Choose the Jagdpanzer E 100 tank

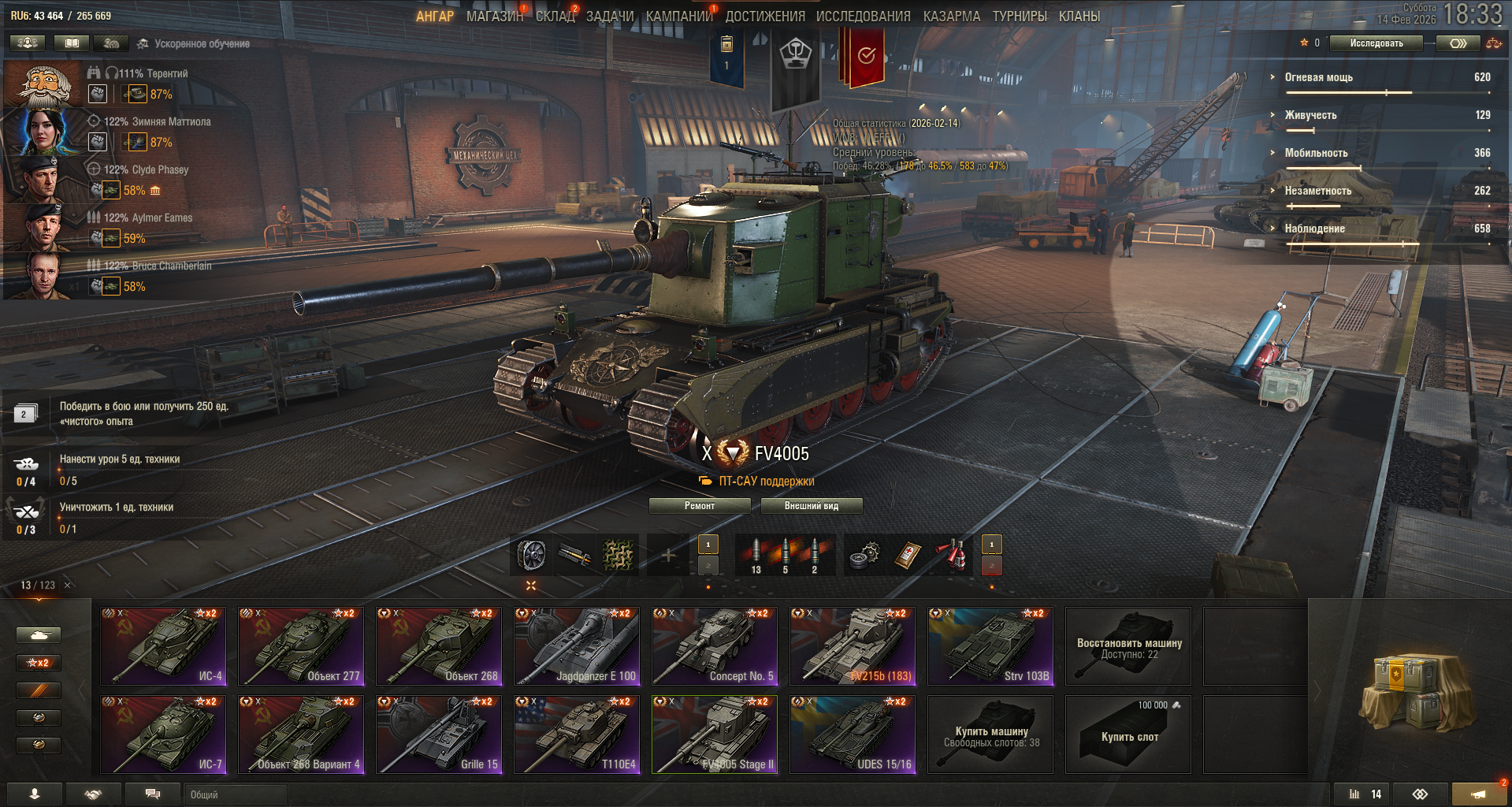coord(577,645)
